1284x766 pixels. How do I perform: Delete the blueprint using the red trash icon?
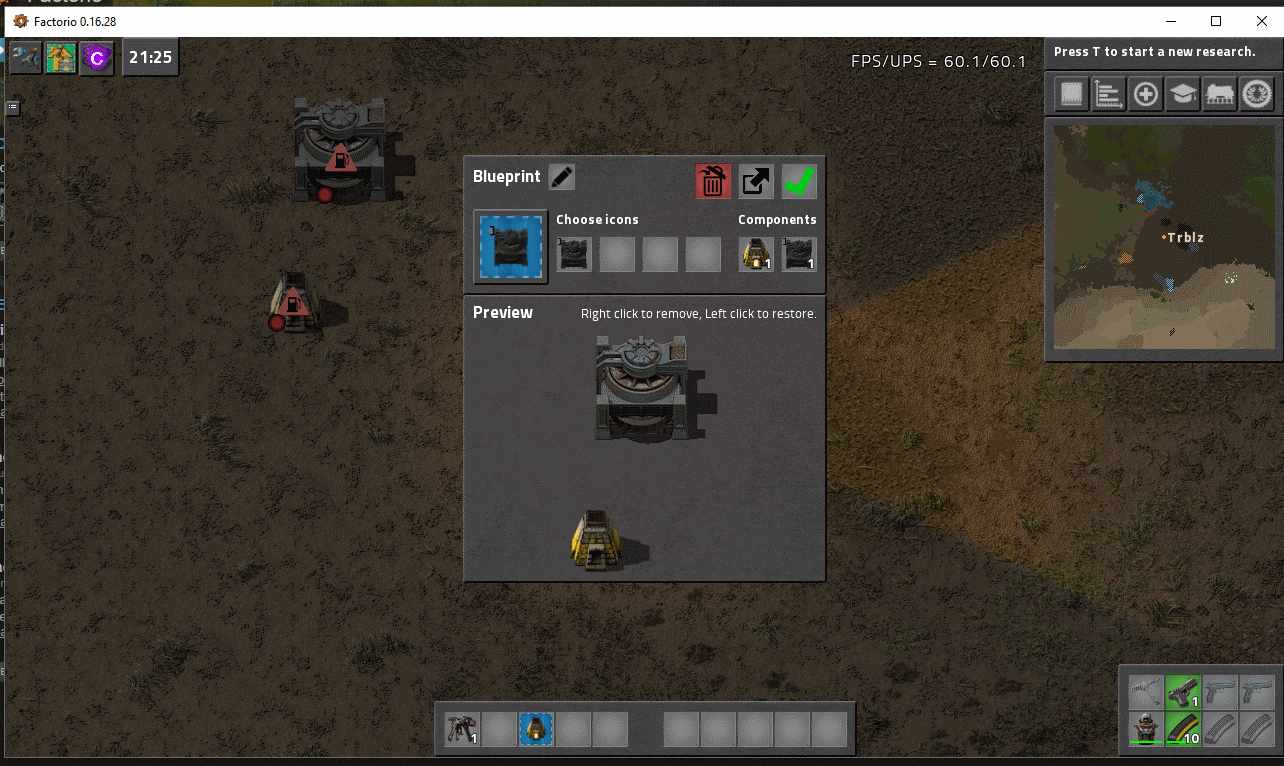point(711,181)
